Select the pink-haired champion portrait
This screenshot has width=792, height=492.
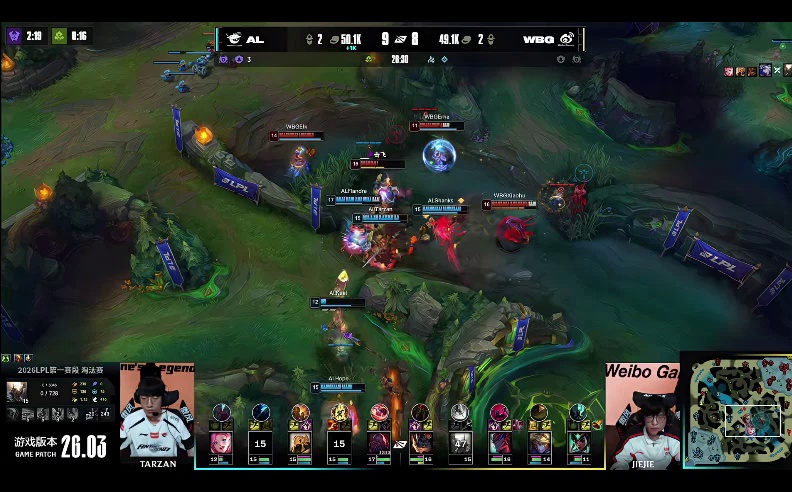point(220,443)
